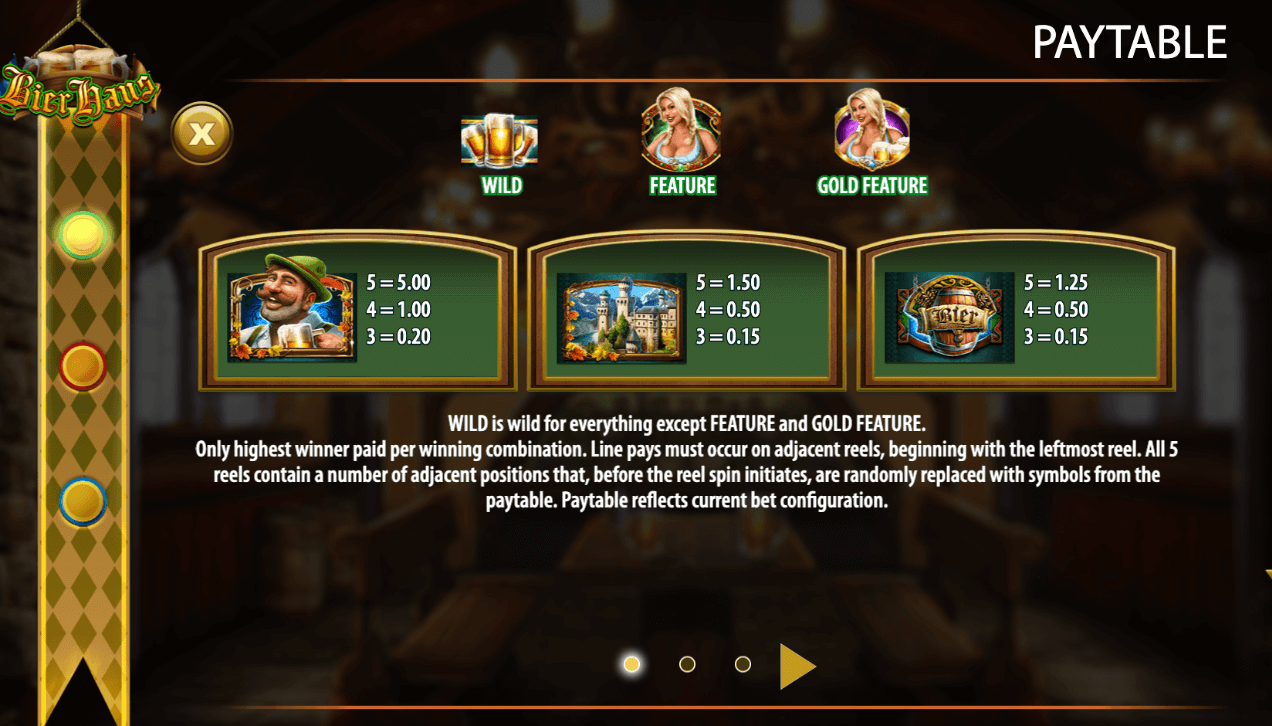Go to the next paytable page arrow
Viewport: 1272px width, 726px height.
tap(796, 666)
